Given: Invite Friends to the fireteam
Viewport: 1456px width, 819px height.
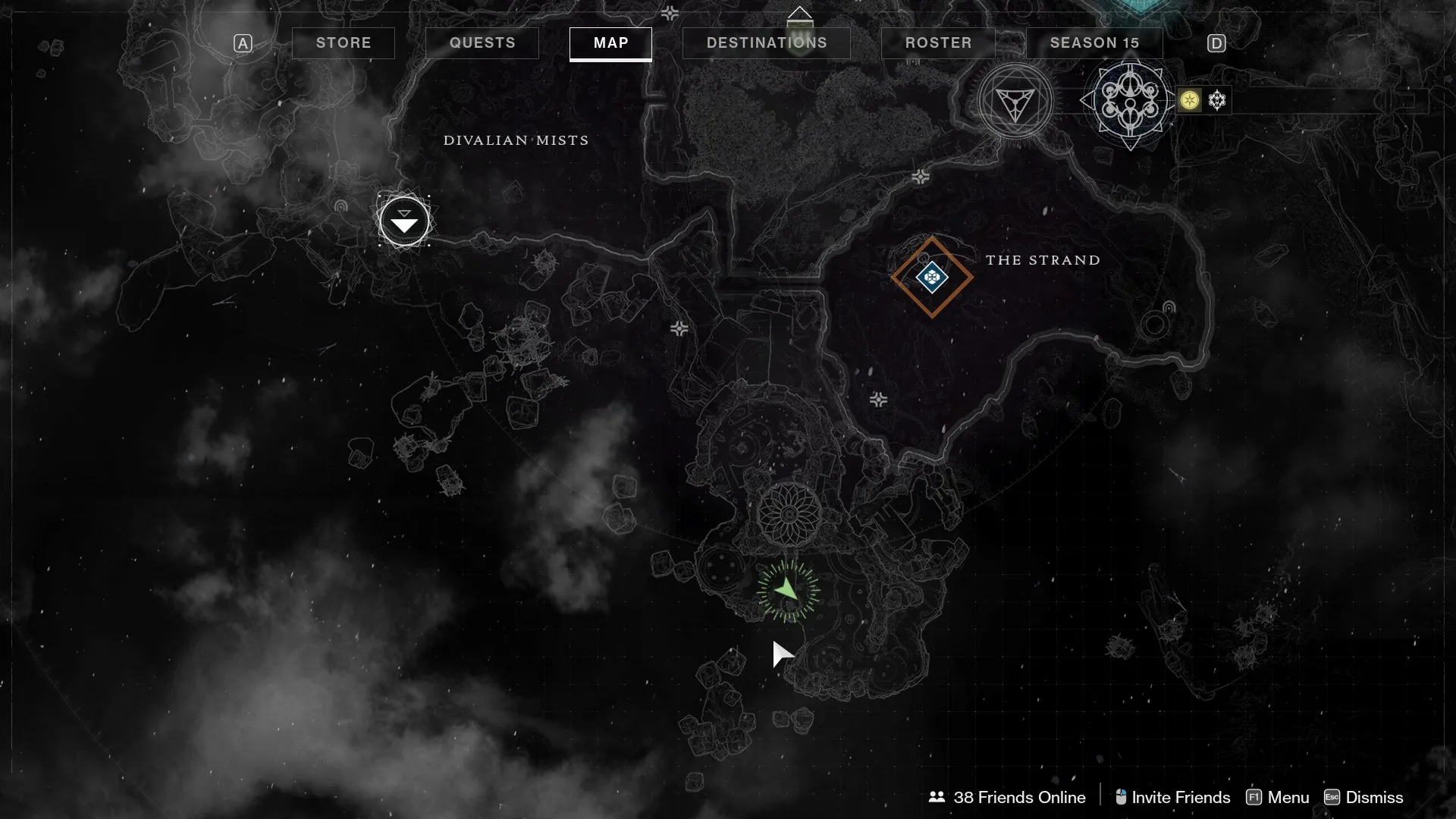Looking at the screenshot, I should point(1172,797).
